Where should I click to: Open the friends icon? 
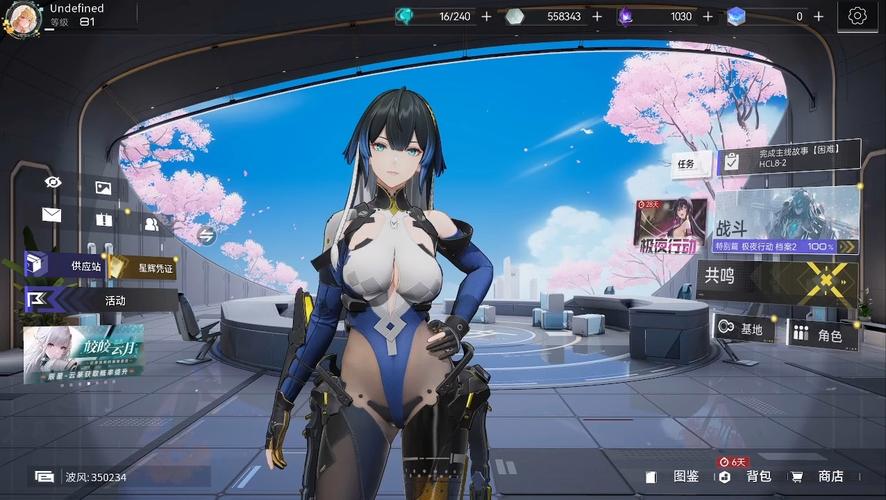151,224
